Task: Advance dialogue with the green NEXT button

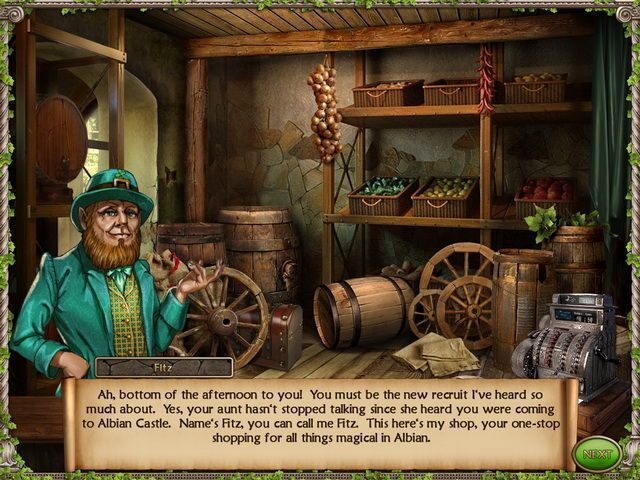Action: coord(596,453)
